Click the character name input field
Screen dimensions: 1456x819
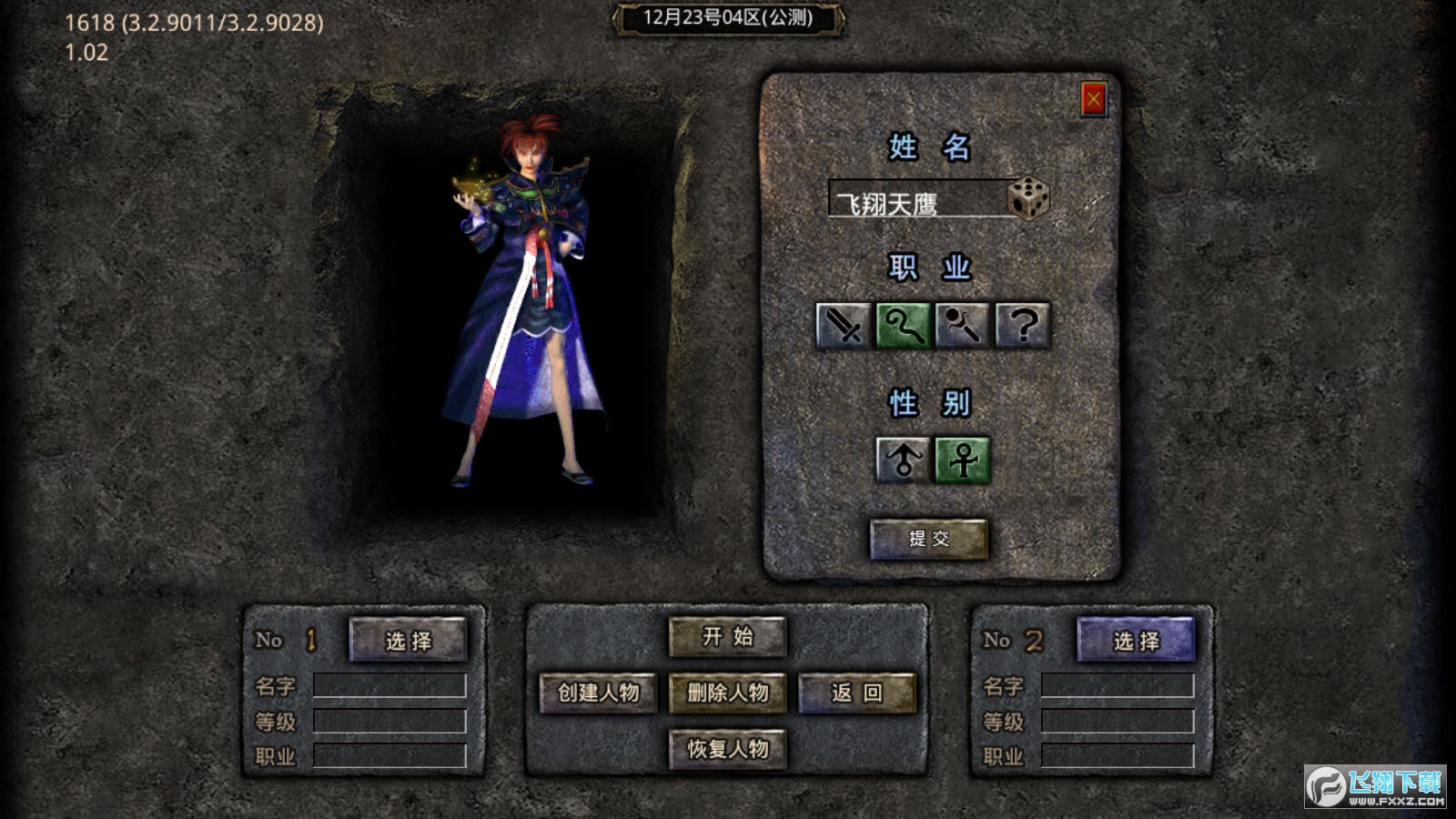(x=917, y=199)
